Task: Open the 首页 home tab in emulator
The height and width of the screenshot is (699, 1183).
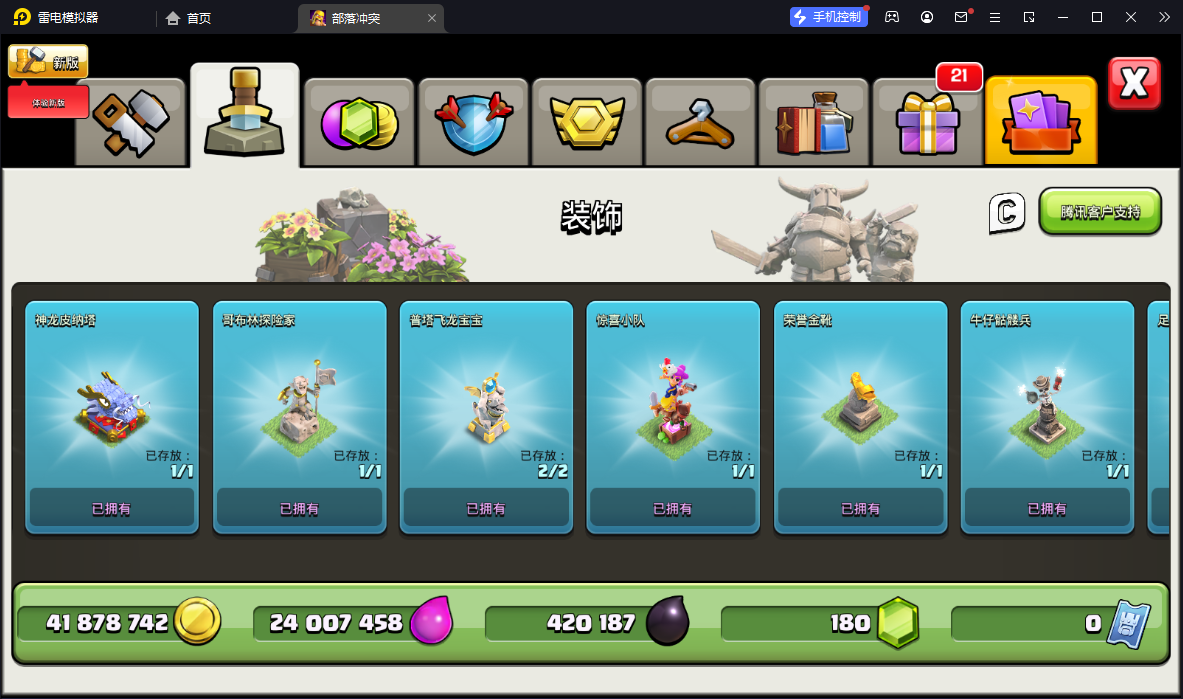Action: (x=189, y=18)
